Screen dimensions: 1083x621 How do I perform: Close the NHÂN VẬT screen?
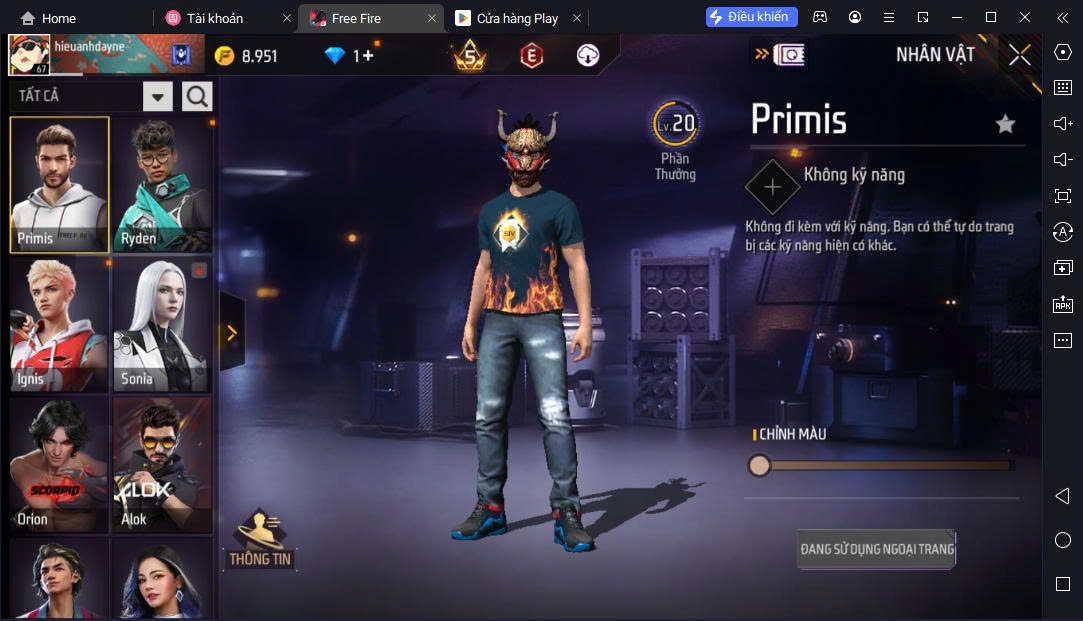tap(1019, 55)
